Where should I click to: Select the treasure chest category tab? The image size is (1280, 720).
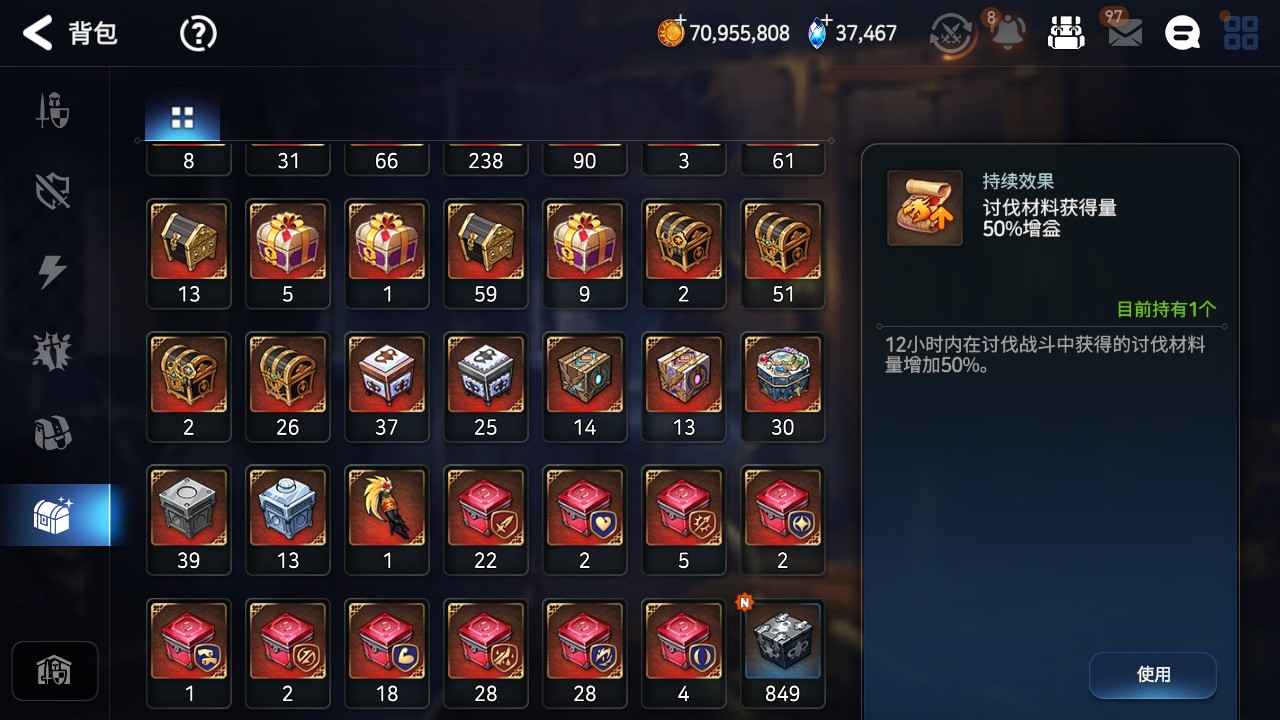[x=53, y=515]
